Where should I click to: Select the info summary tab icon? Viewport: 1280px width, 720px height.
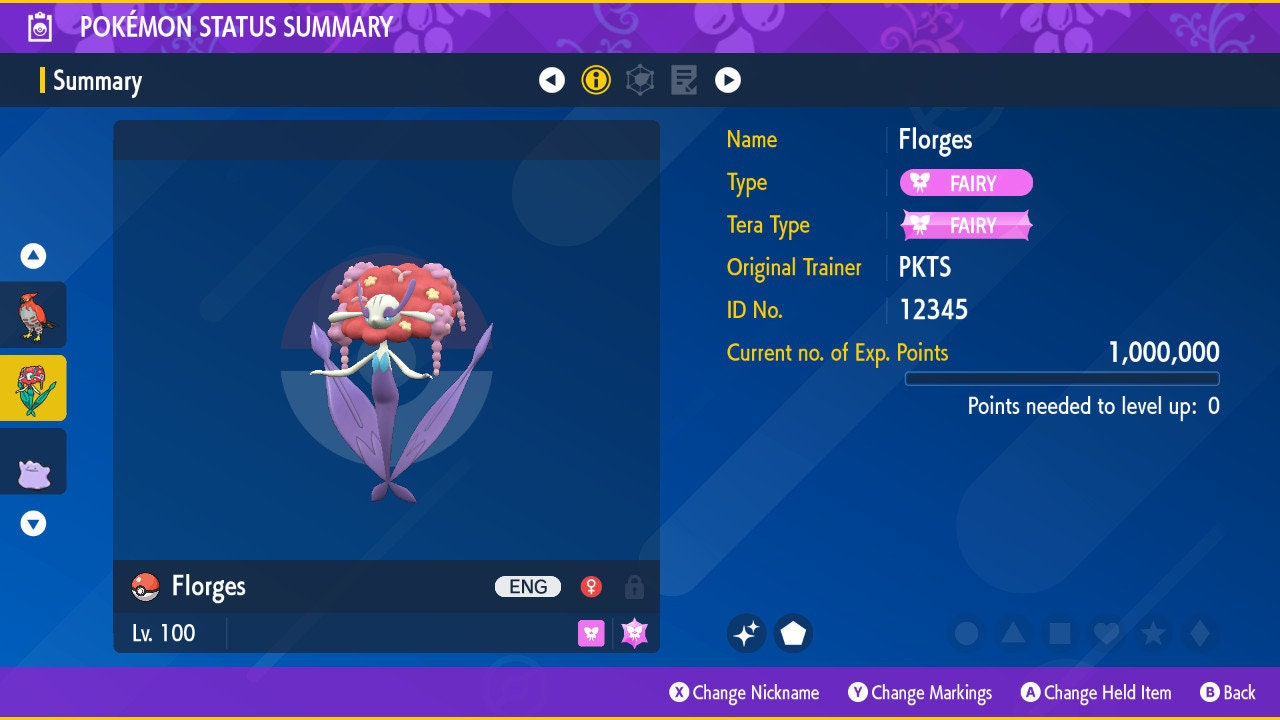coord(596,80)
